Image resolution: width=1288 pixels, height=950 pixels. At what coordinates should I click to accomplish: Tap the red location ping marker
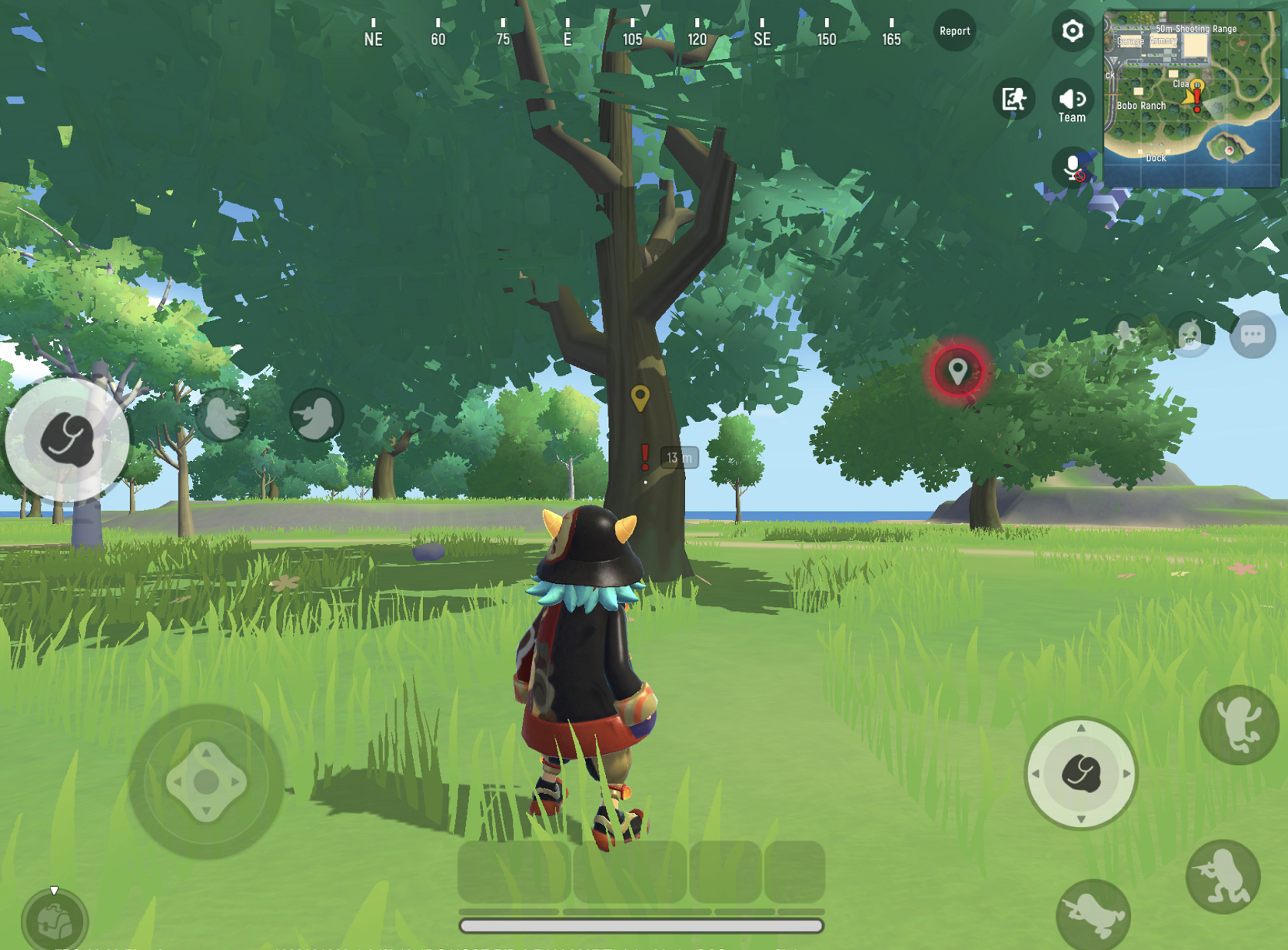point(959,370)
